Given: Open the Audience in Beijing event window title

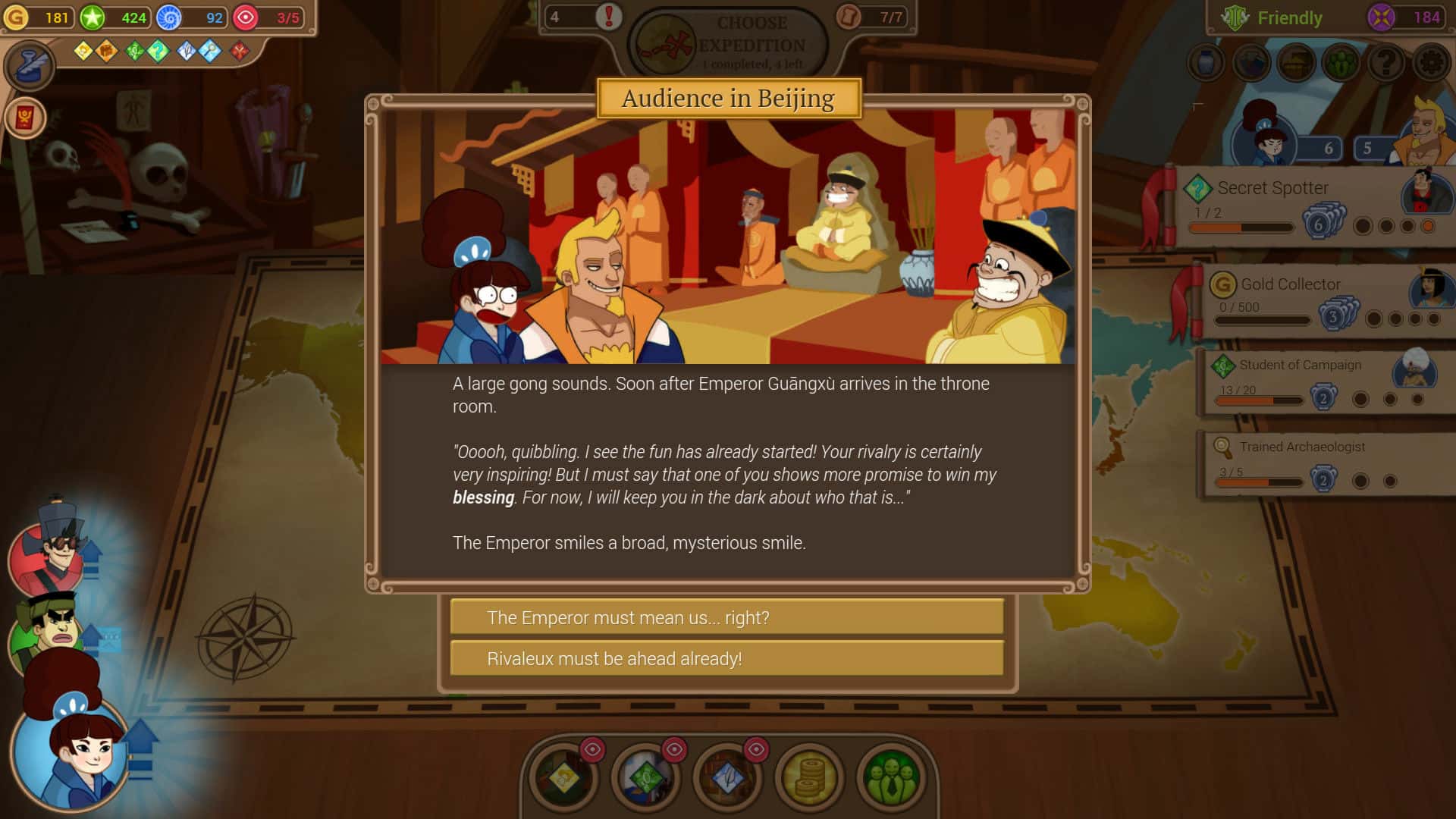Looking at the screenshot, I should (x=728, y=97).
